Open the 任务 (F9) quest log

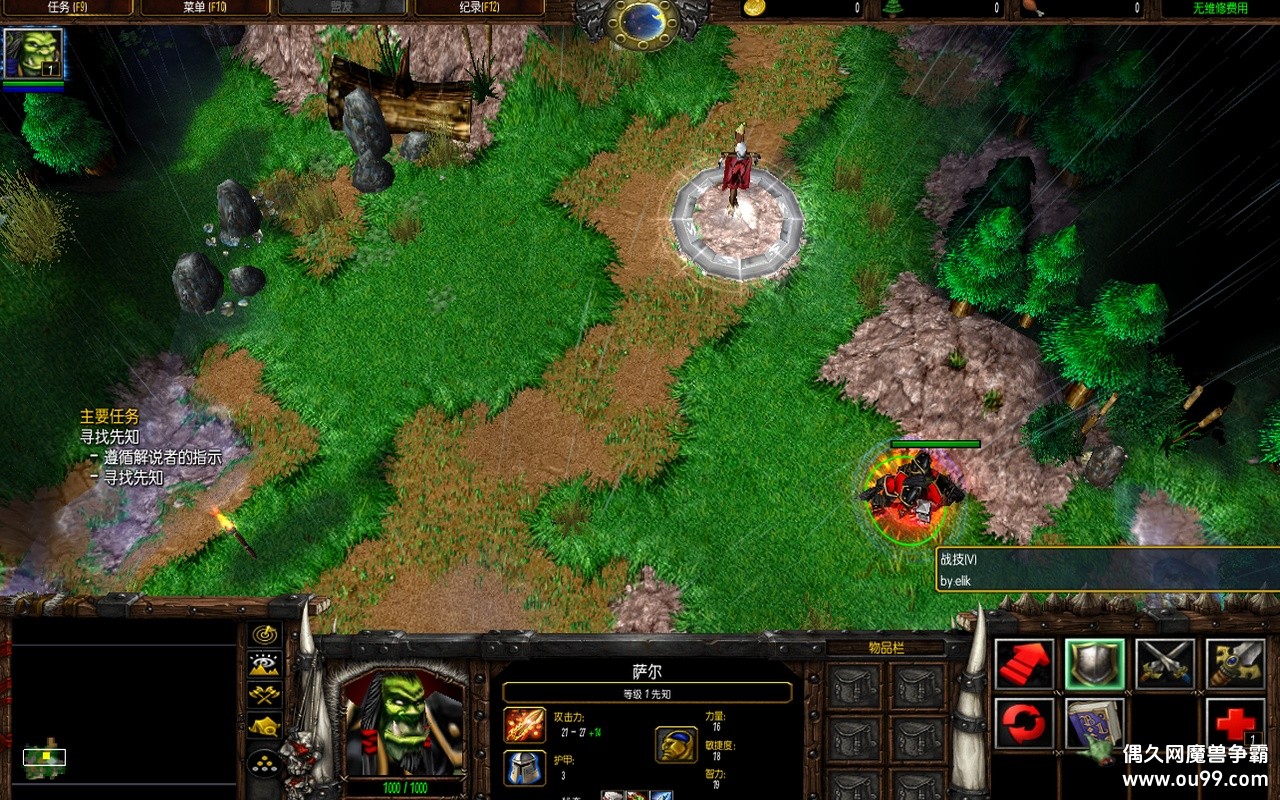(x=67, y=8)
